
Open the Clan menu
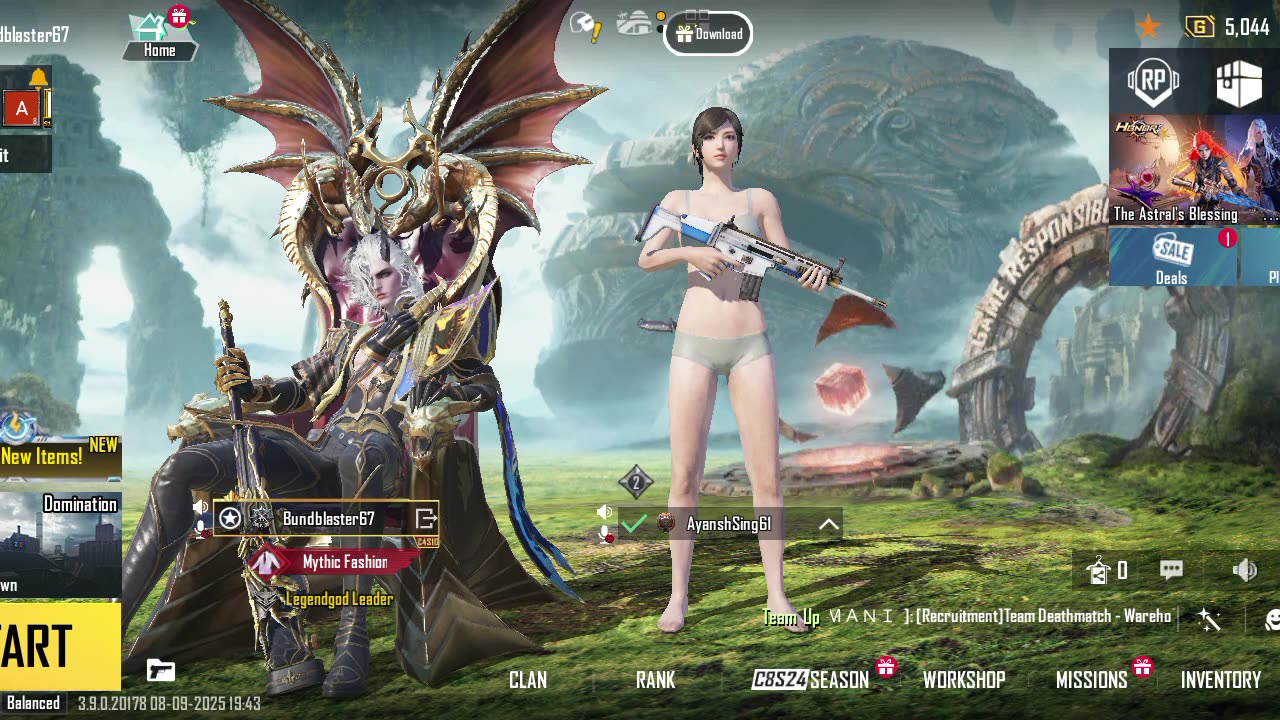(x=528, y=680)
